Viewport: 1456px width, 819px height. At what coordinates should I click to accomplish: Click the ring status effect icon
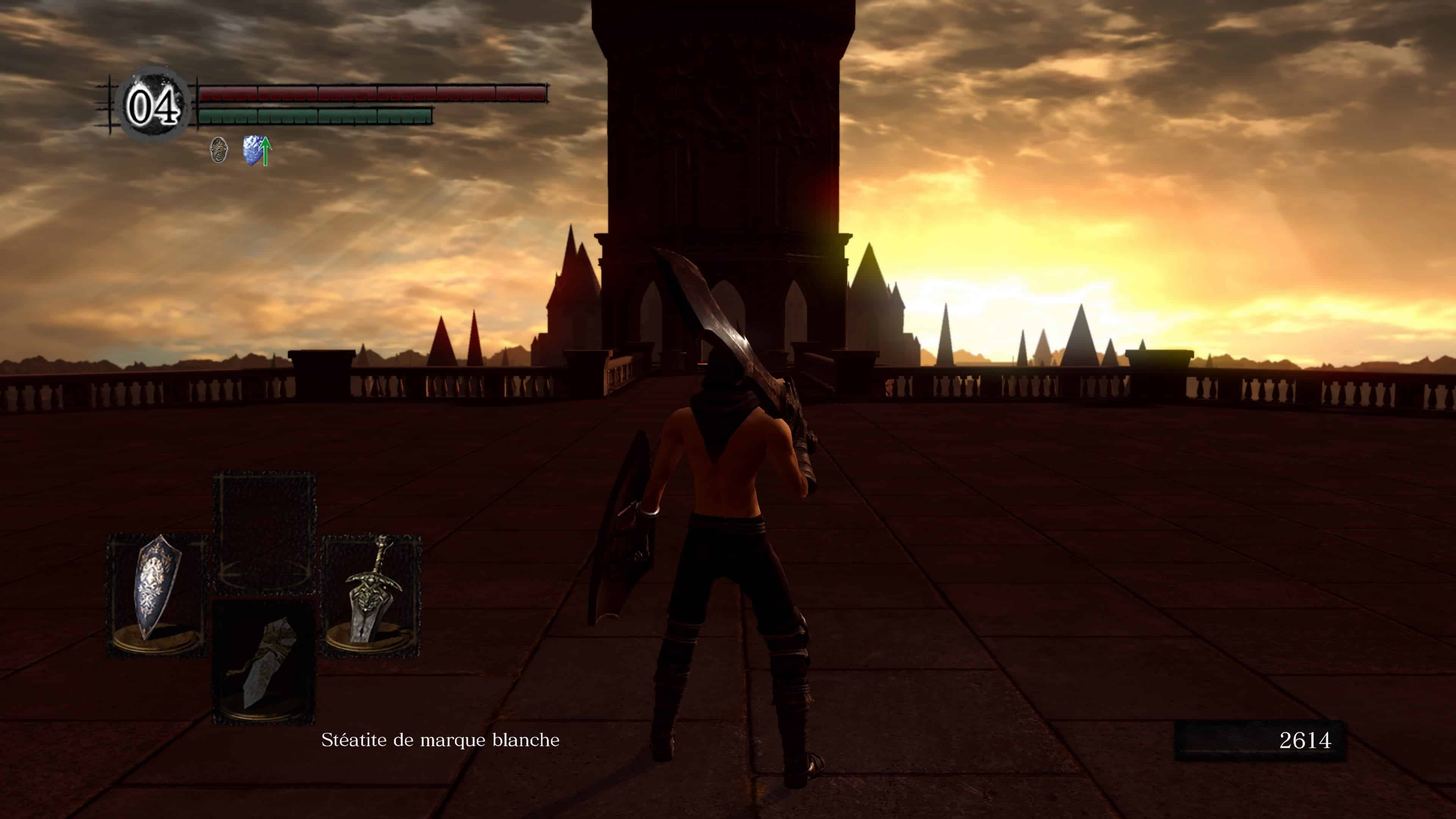pos(219,150)
